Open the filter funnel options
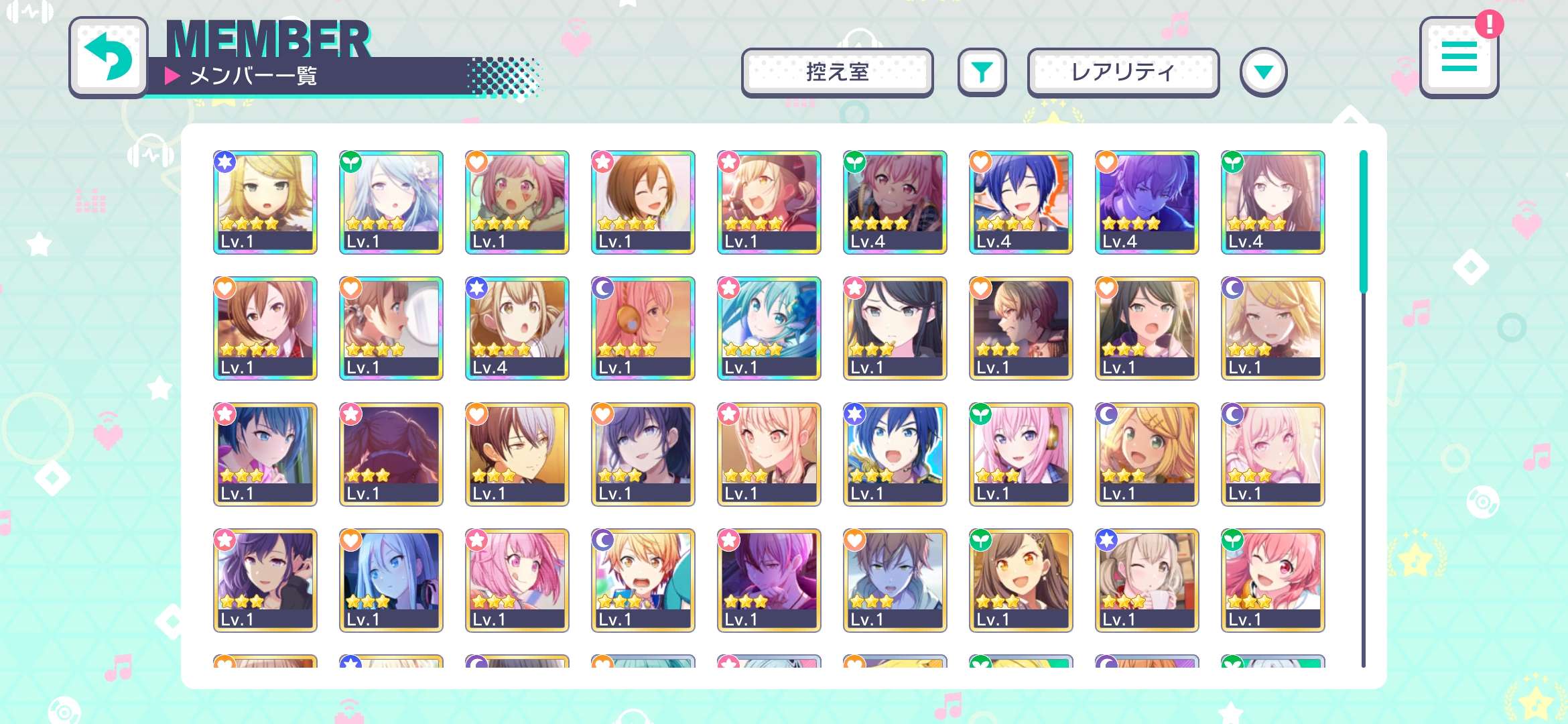The width and height of the screenshot is (1568, 724). 982,72
